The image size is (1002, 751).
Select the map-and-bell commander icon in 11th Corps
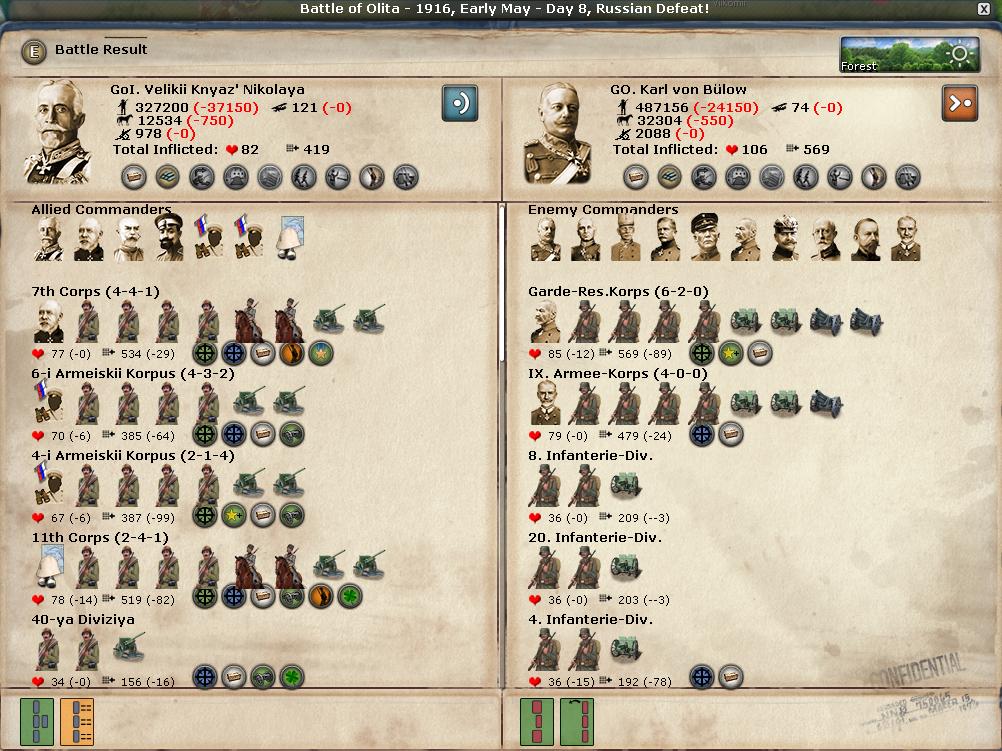tap(48, 567)
